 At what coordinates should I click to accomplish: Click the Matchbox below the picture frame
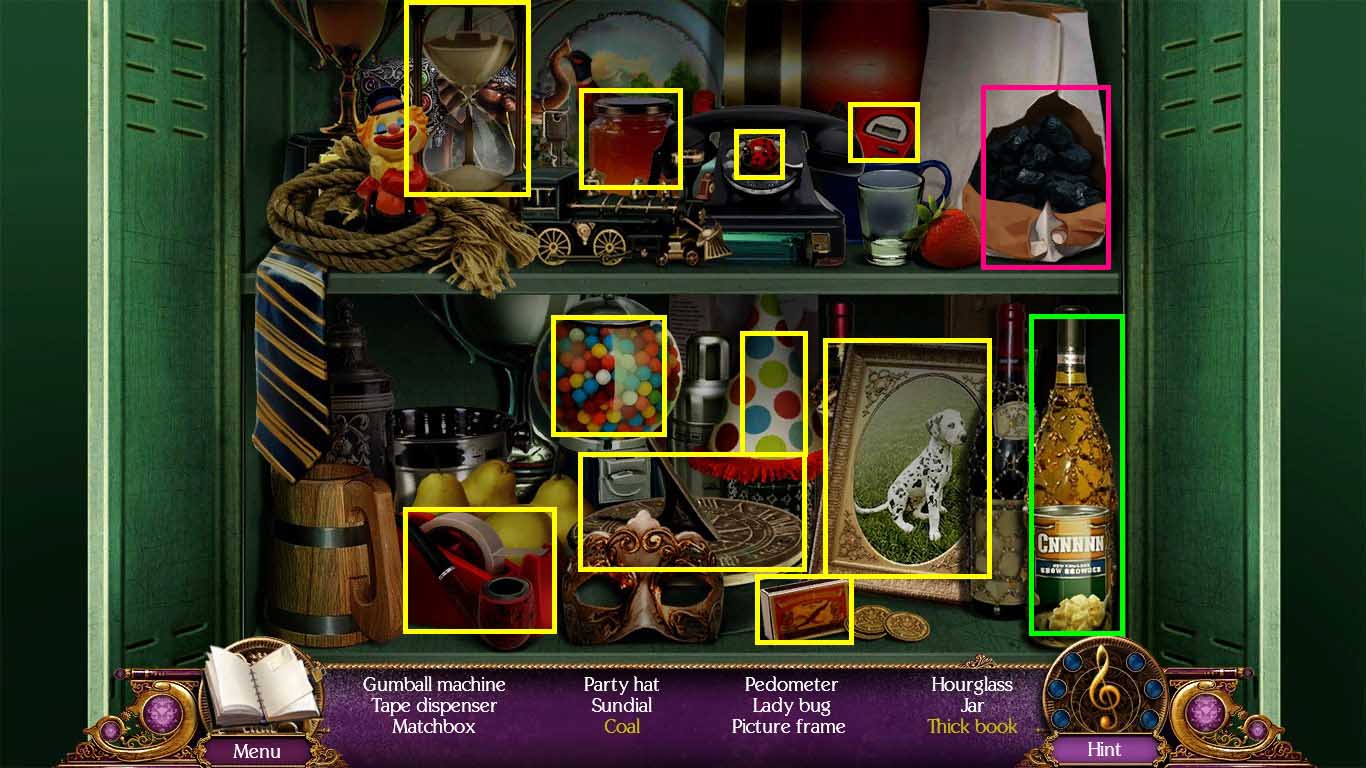(805, 608)
